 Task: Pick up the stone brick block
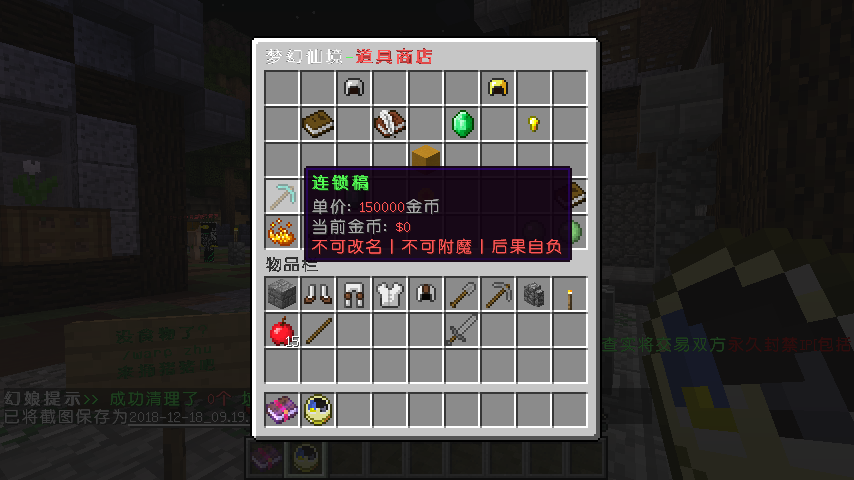pyautogui.click(x=282, y=295)
